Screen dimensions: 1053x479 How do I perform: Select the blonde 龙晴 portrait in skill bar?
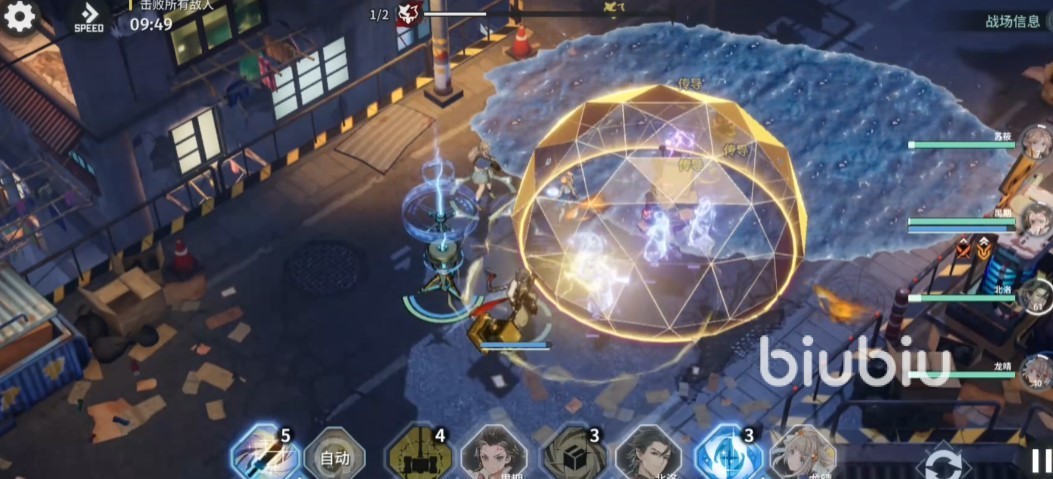[803, 457]
